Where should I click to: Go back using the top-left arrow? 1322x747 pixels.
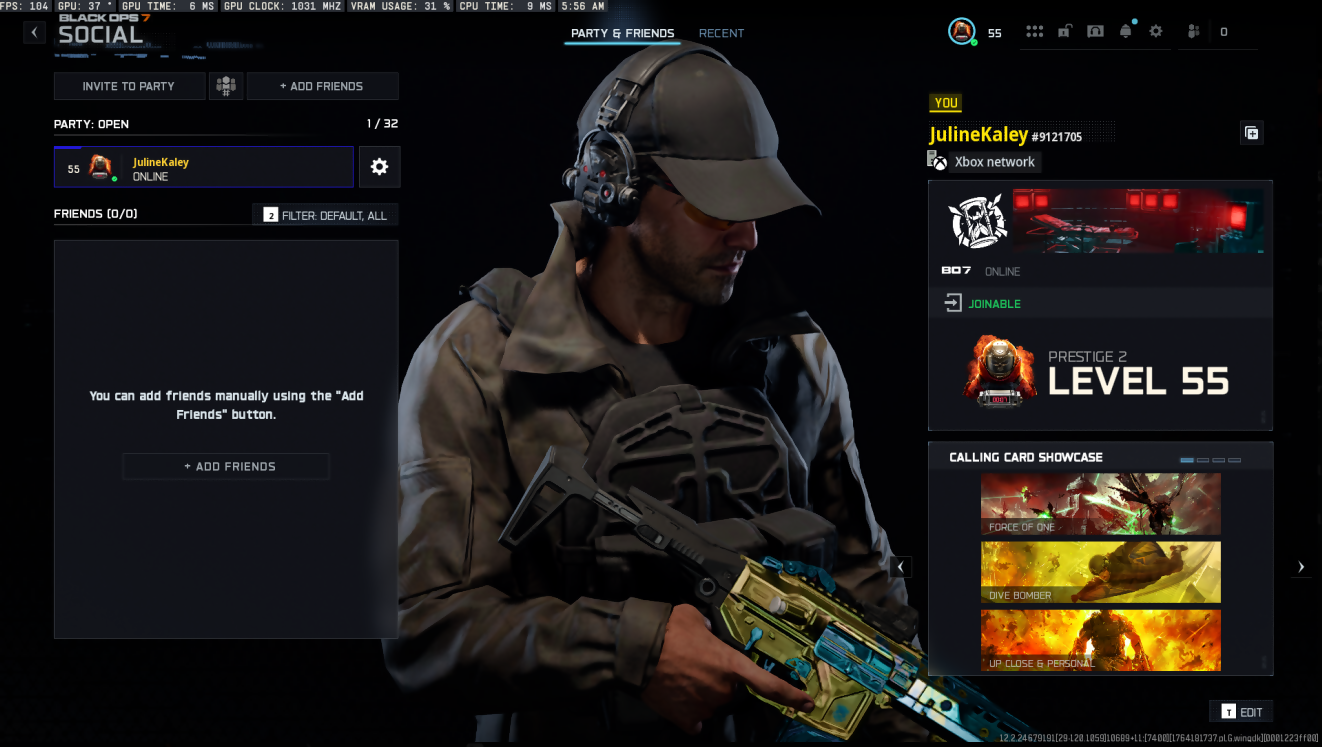35,32
